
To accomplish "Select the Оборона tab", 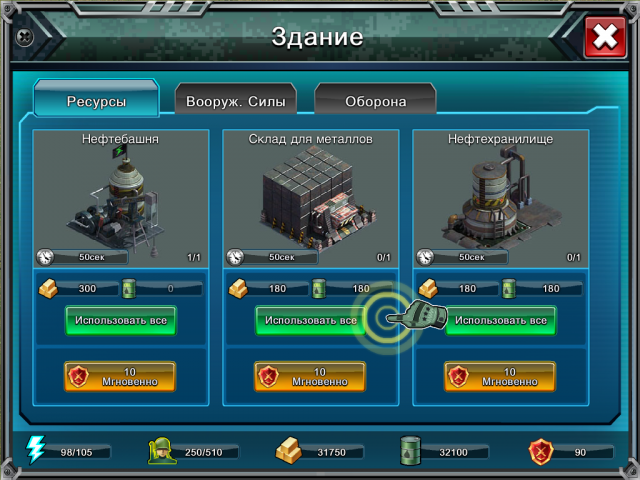I will pyautogui.click(x=375, y=101).
